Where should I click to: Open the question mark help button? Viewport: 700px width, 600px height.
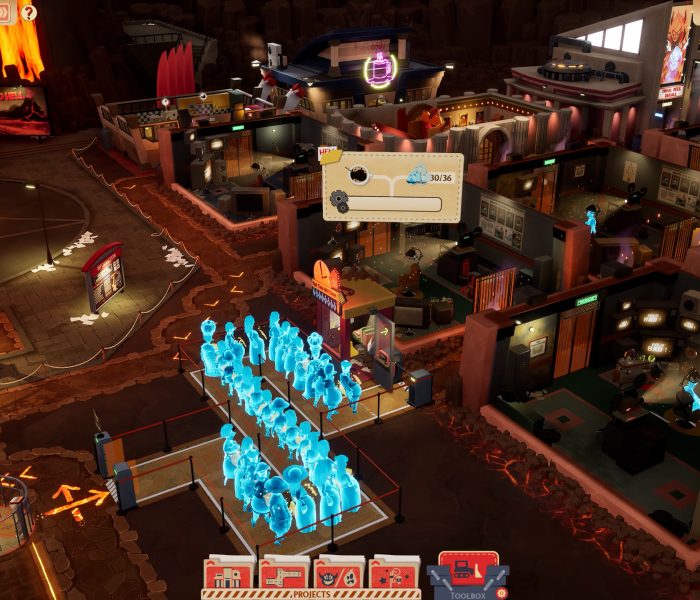pos(28,13)
